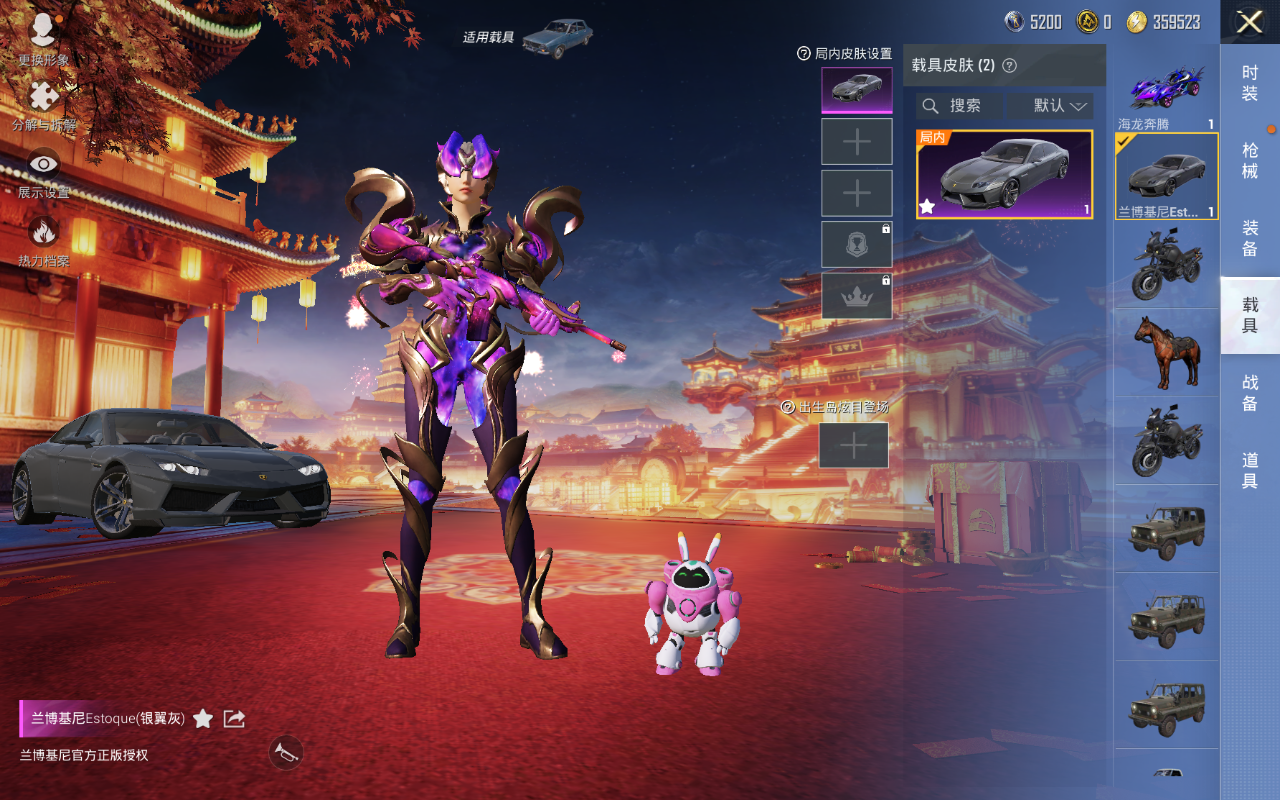
Task: Close the inventory with the X button
Action: click(x=1249, y=22)
